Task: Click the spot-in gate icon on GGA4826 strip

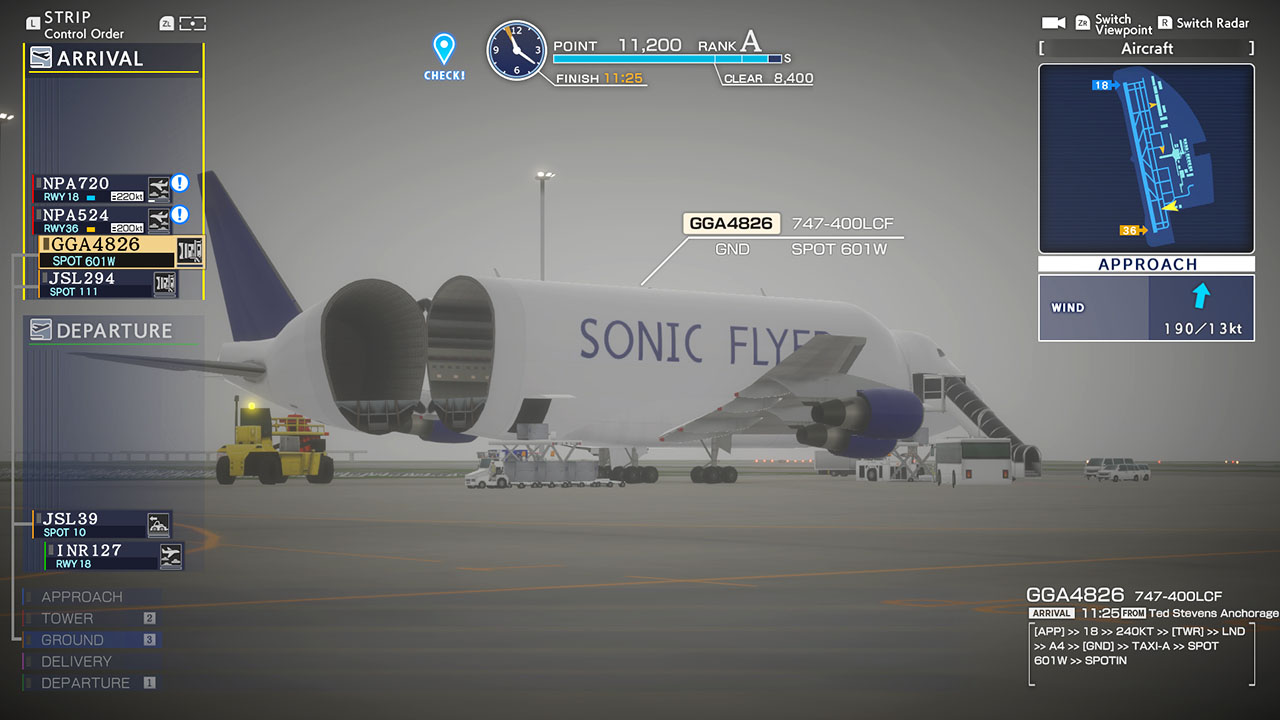Action: coord(190,251)
